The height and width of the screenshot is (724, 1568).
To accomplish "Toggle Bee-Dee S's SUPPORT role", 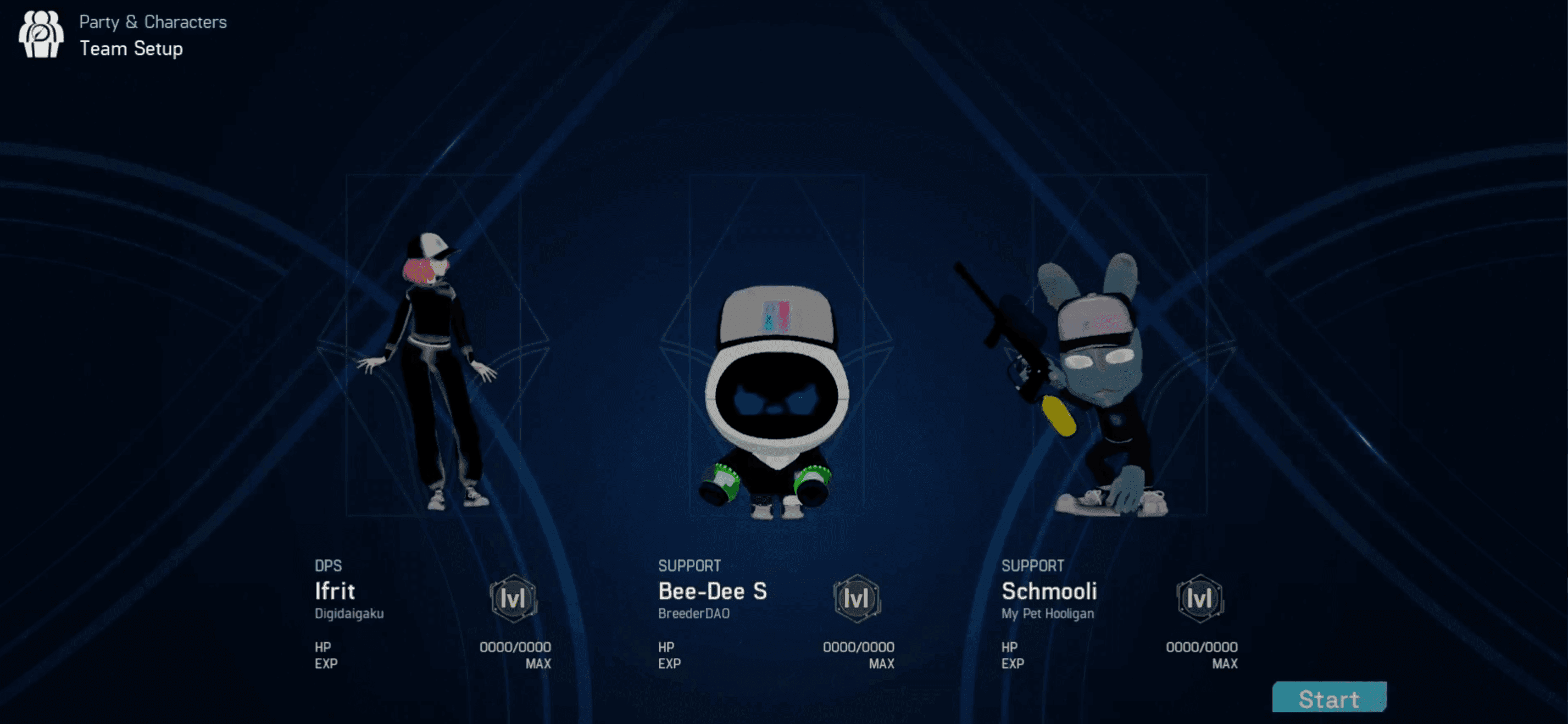I will click(690, 566).
